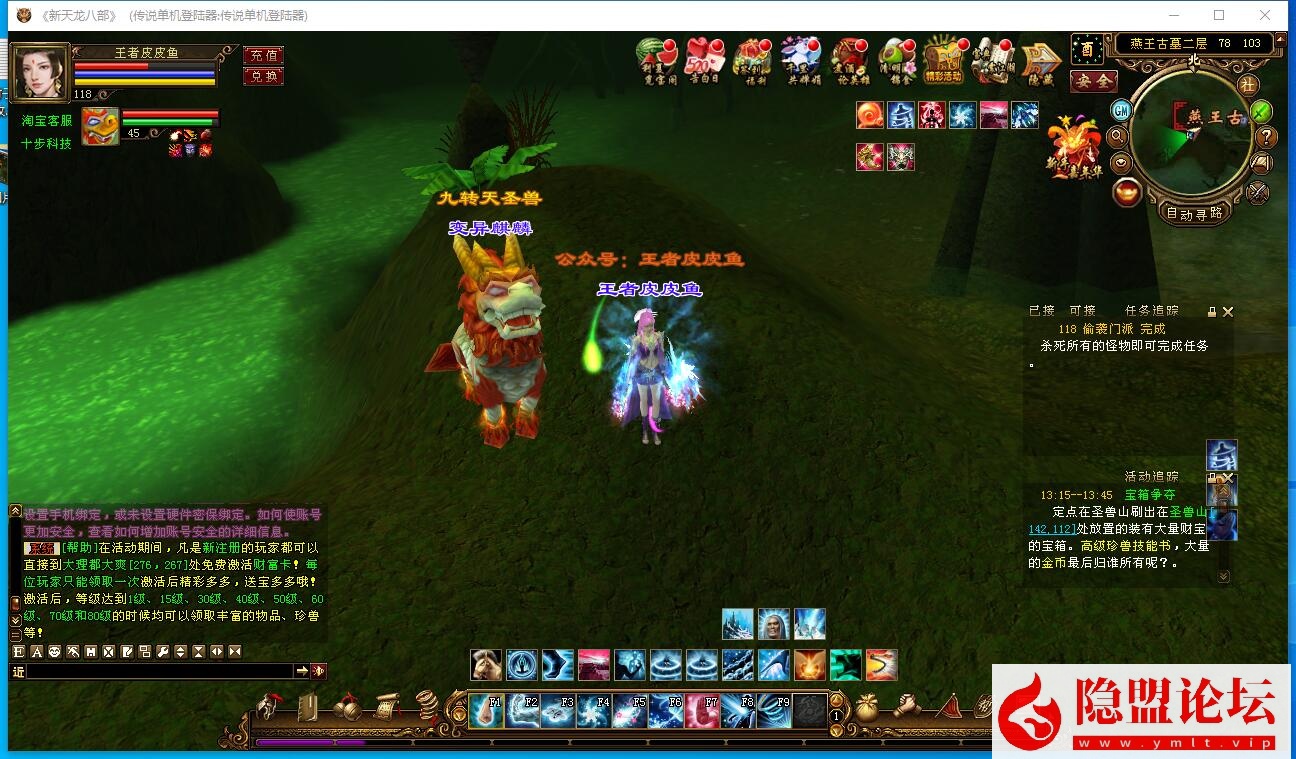Image resolution: width=1296 pixels, height=759 pixels.
Task: Open the 520 告白日 hearts event
Action: (x=704, y=62)
